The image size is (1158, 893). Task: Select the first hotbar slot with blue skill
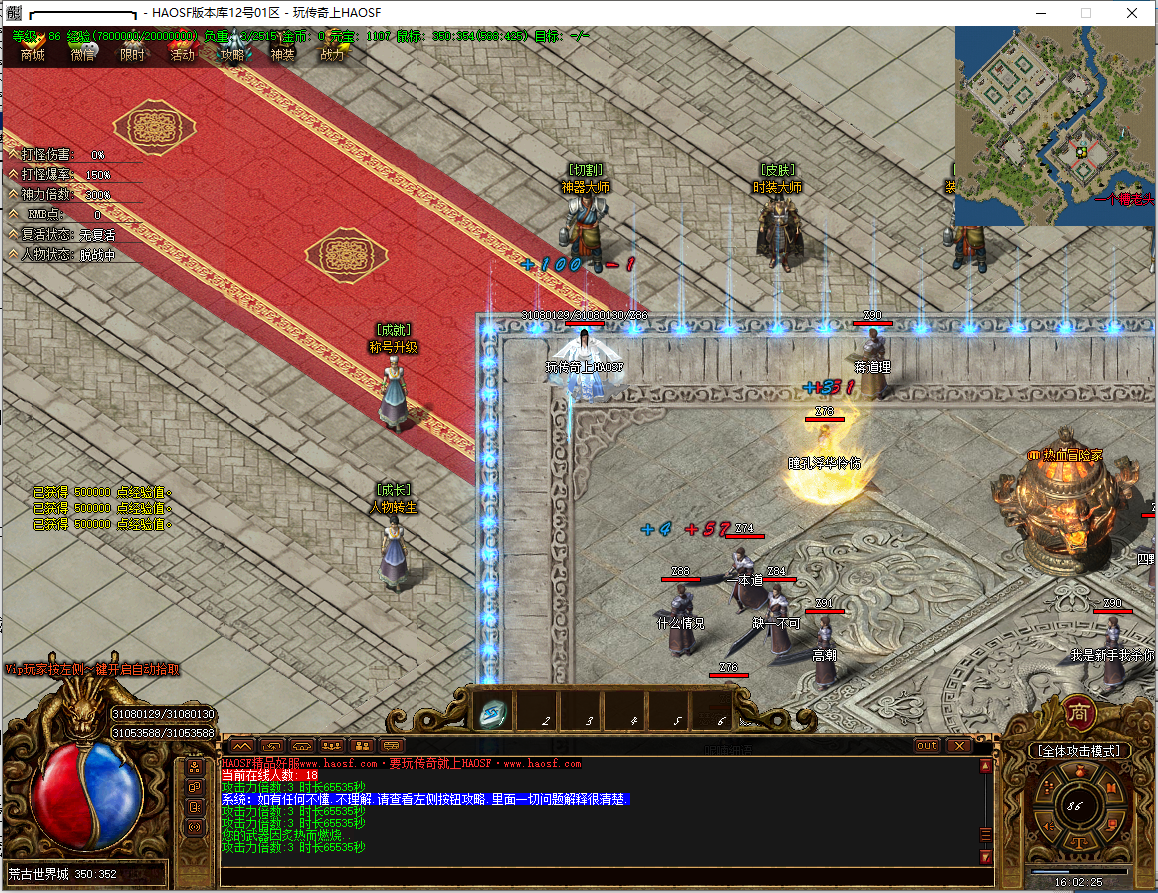[492, 710]
